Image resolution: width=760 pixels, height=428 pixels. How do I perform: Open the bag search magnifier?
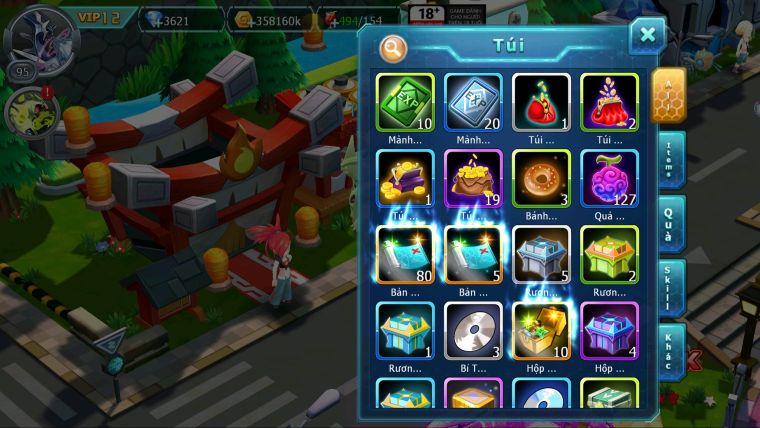394,47
